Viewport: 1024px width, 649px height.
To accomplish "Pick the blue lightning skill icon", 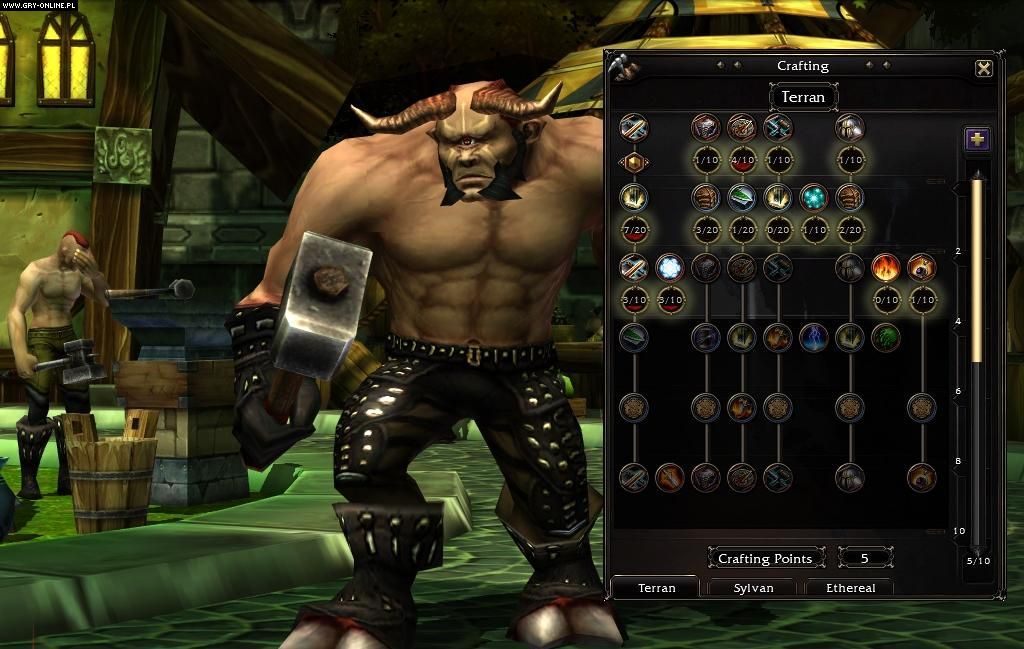I will click(x=814, y=338).
